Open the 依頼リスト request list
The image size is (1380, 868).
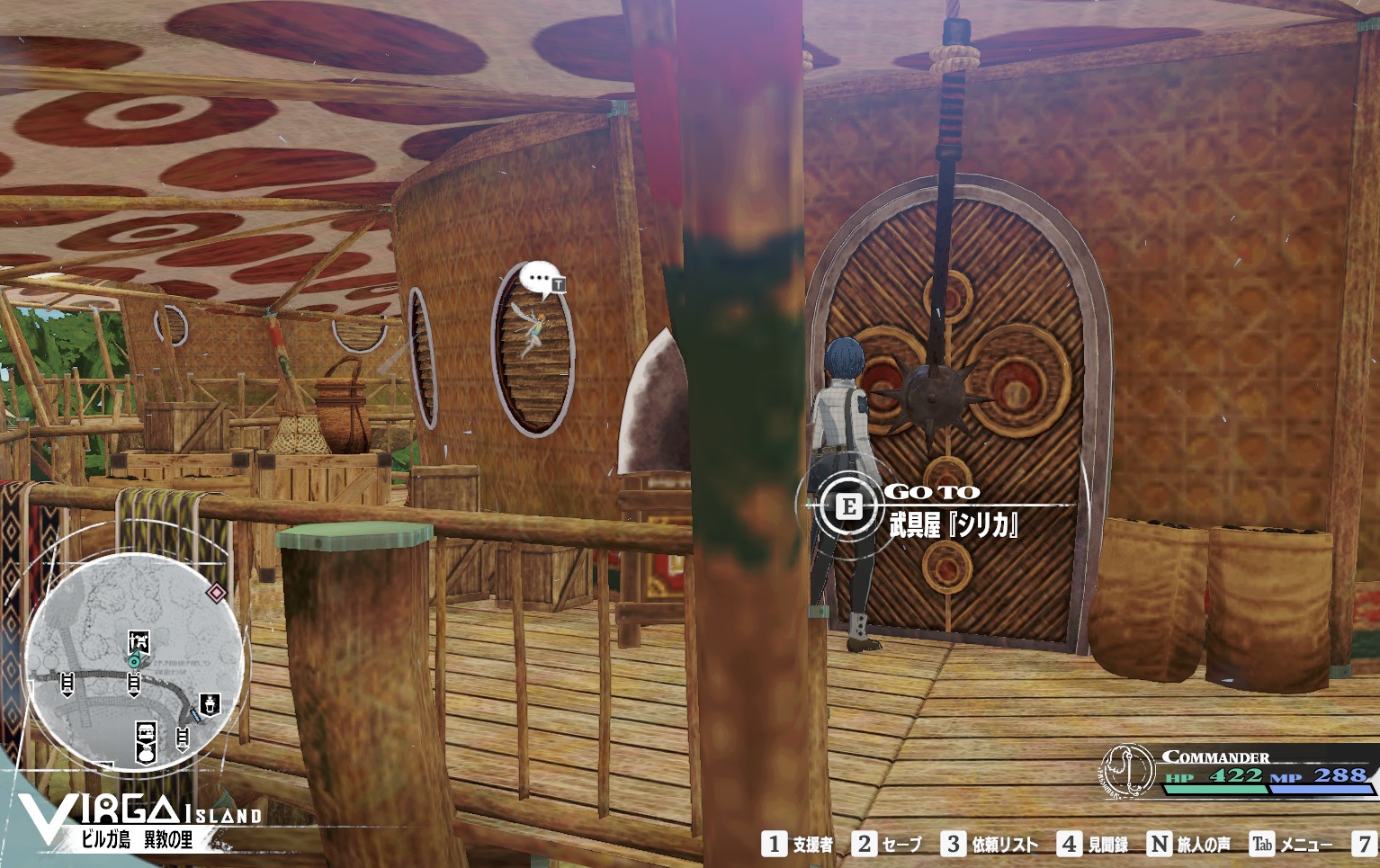pos(990,844)
